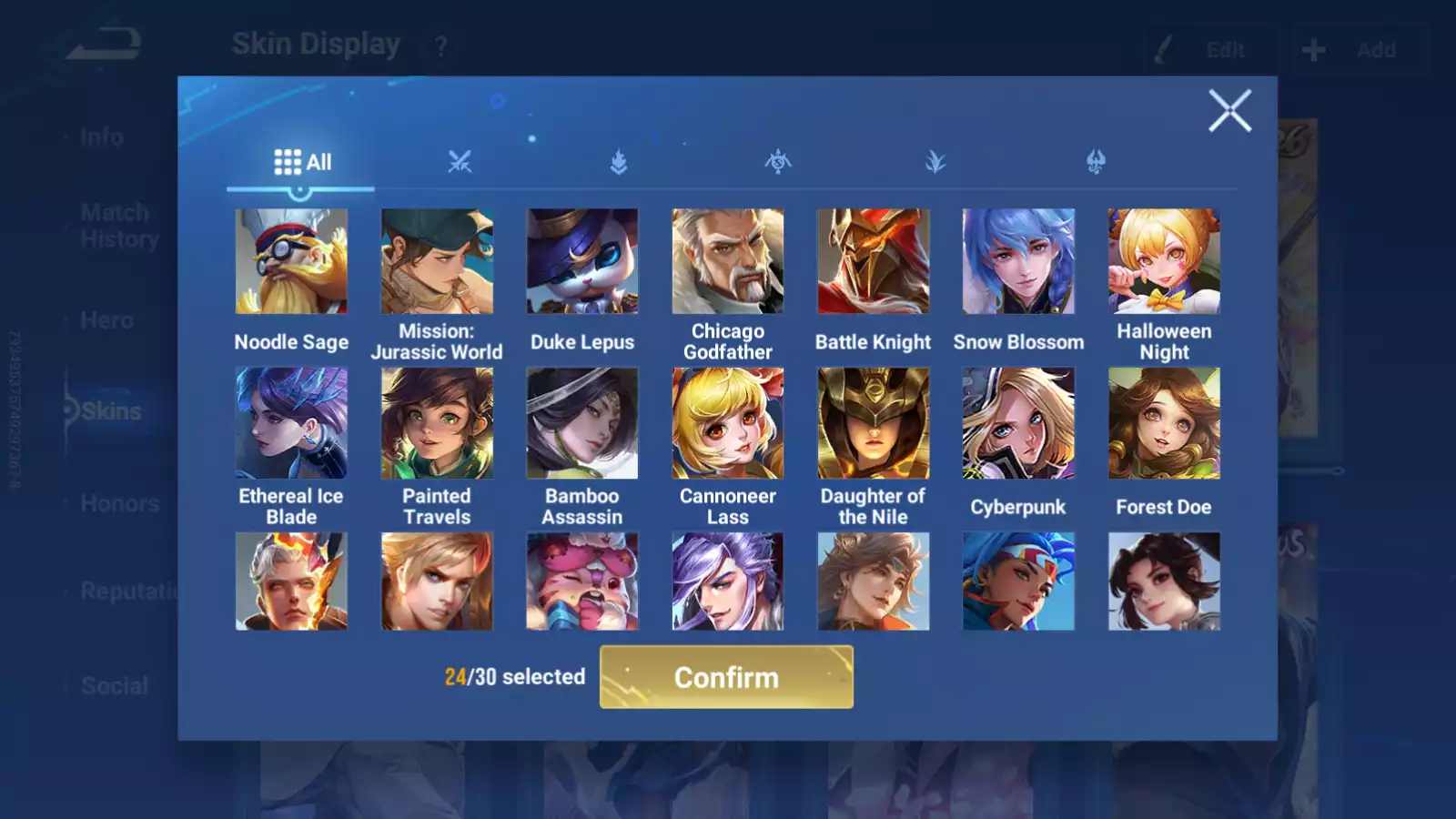The image size is (1456, 819).
Task: Deselect the Duke Lepus skin
Action: tap(582, 260)
